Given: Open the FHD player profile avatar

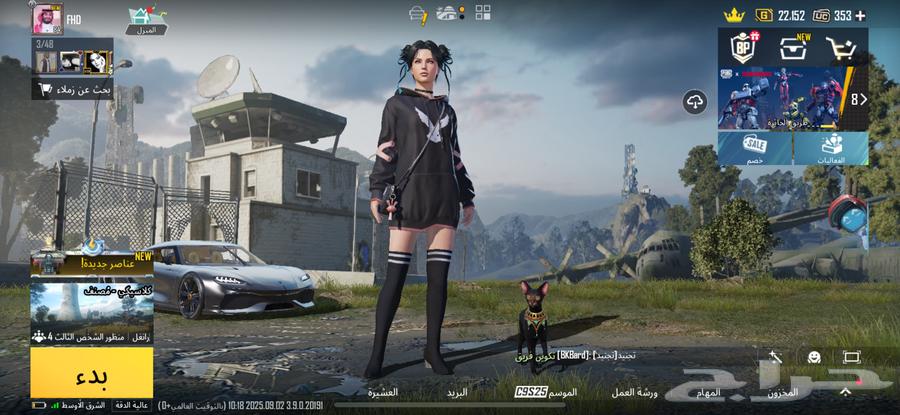Looking at the screenshot, I should [47, 17].
